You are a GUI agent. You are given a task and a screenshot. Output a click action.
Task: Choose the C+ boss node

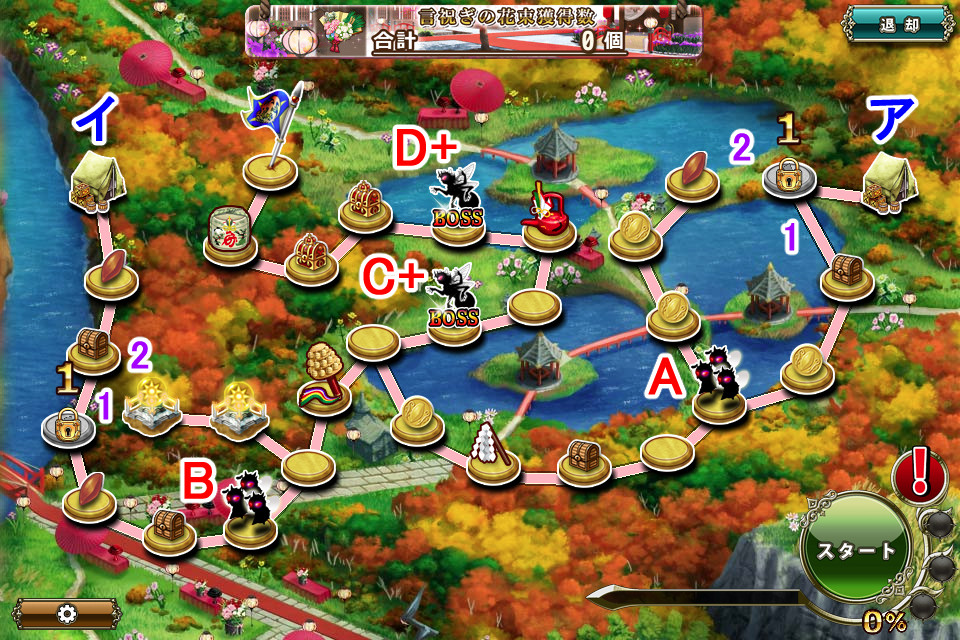(453, 308)
